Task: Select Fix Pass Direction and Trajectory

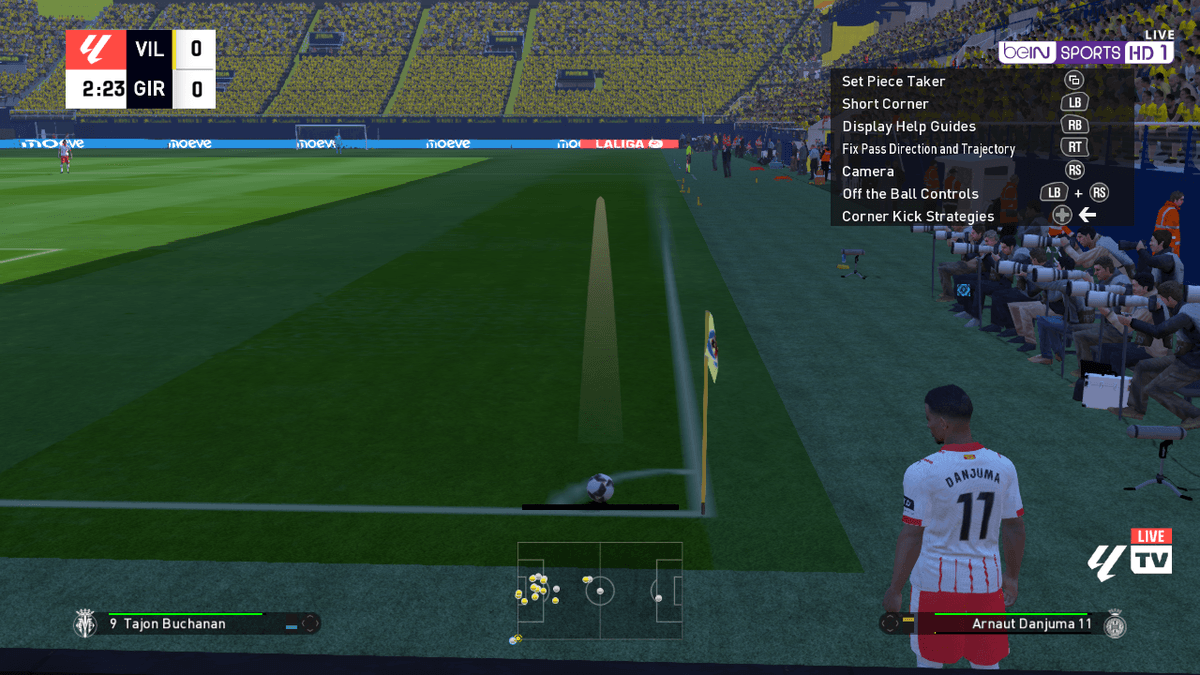Action: (928, 149)
